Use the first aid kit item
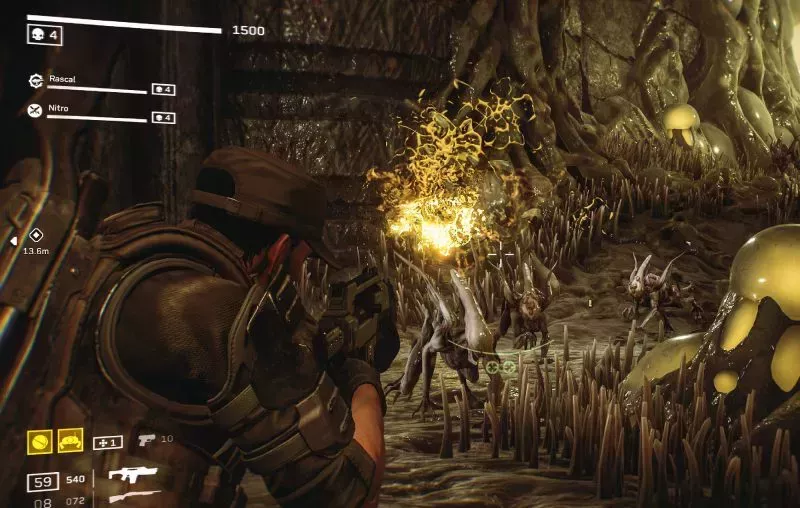 click(107, 442)
